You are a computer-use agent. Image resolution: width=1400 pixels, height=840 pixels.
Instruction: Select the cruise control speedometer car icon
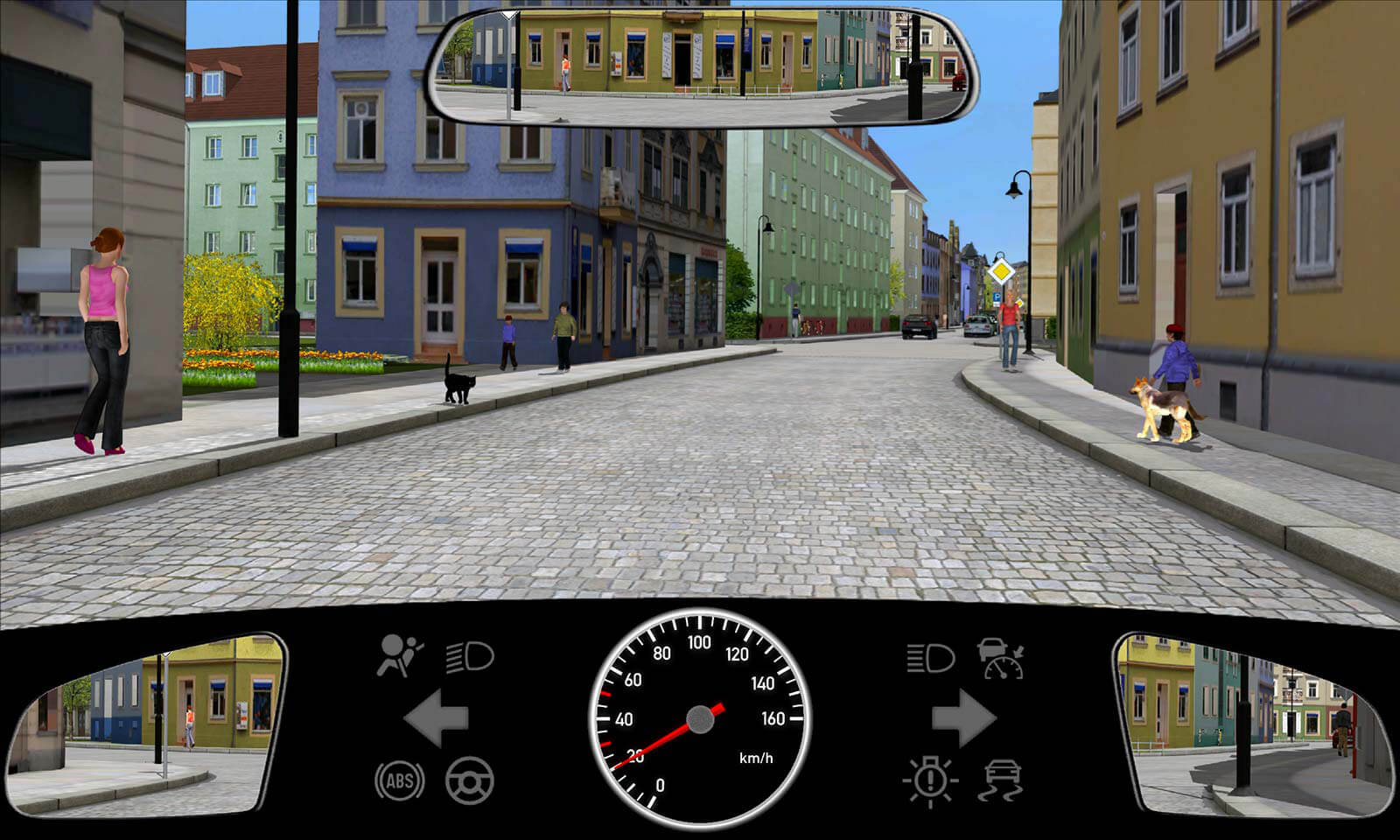[x=1001, y=658]
